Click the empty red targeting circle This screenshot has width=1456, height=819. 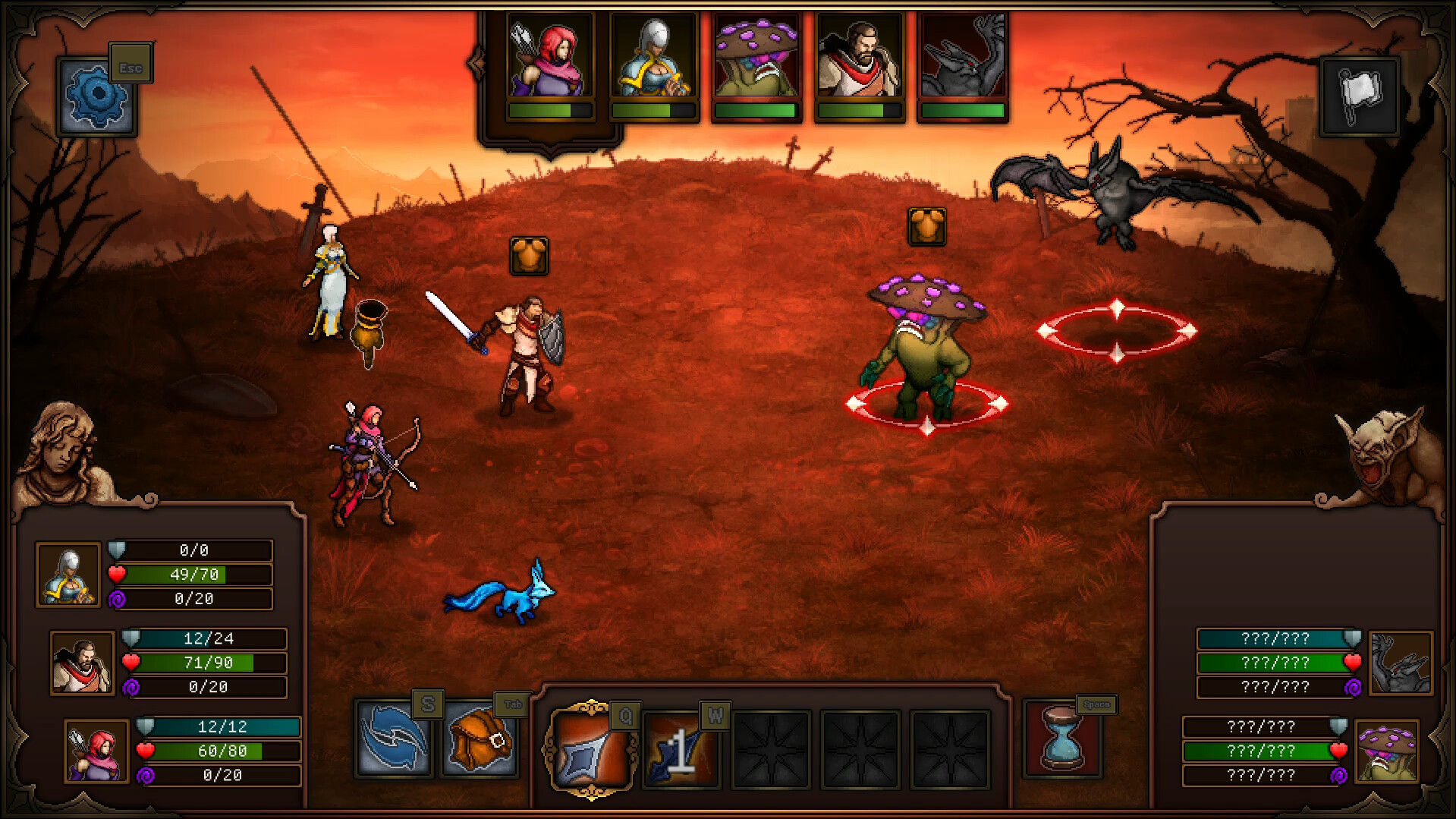click(1117, 330)
